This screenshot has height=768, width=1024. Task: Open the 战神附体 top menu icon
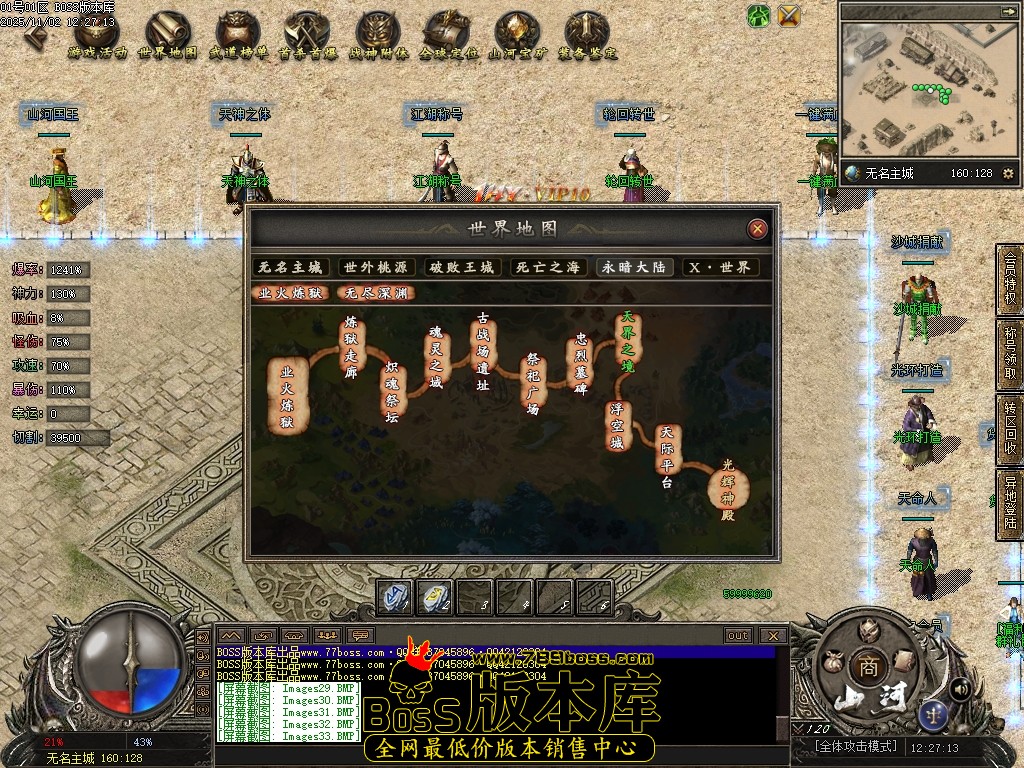point(378,36)
